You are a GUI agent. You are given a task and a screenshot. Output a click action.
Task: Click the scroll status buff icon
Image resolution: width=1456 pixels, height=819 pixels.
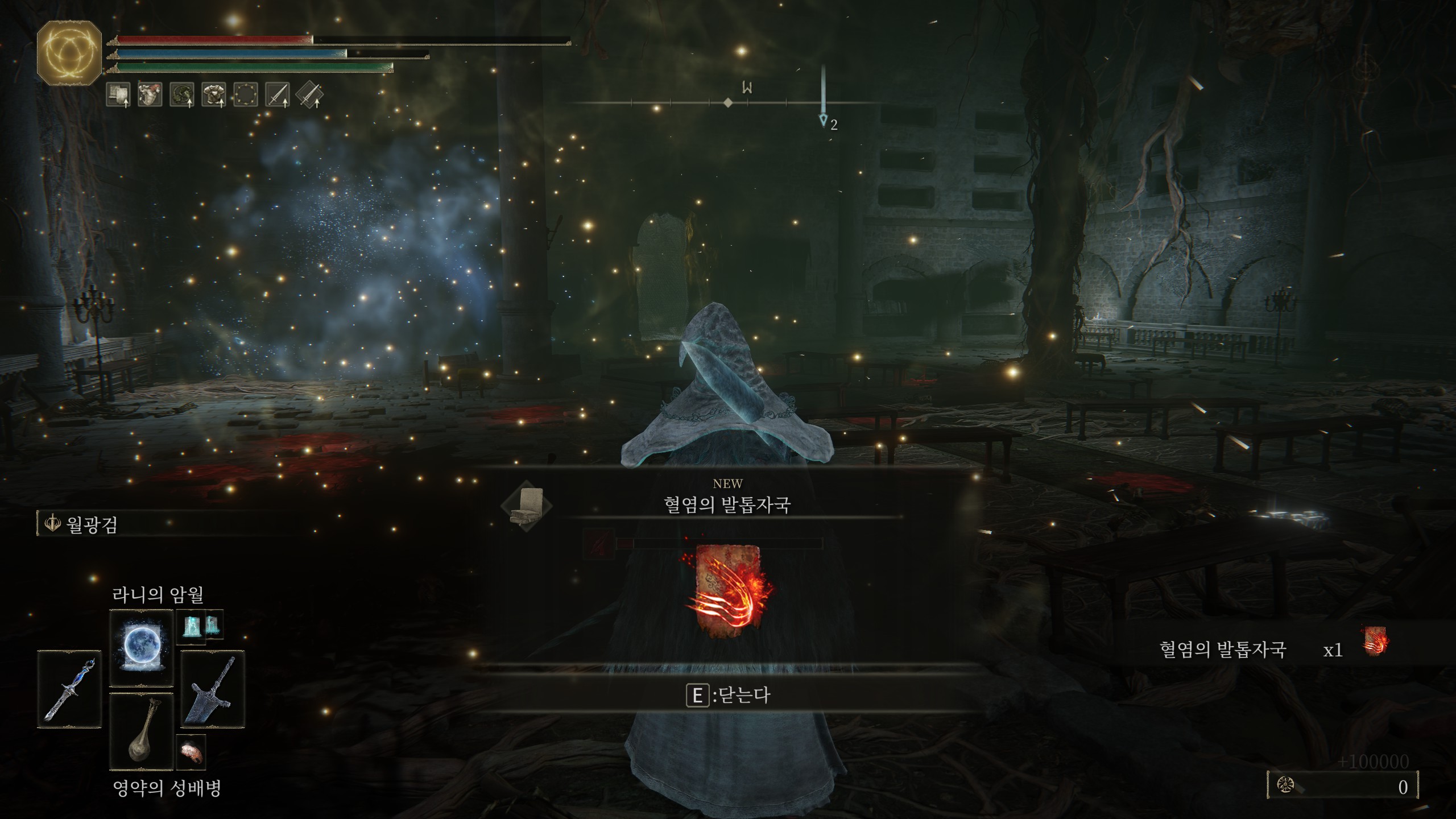coord(118,94)
